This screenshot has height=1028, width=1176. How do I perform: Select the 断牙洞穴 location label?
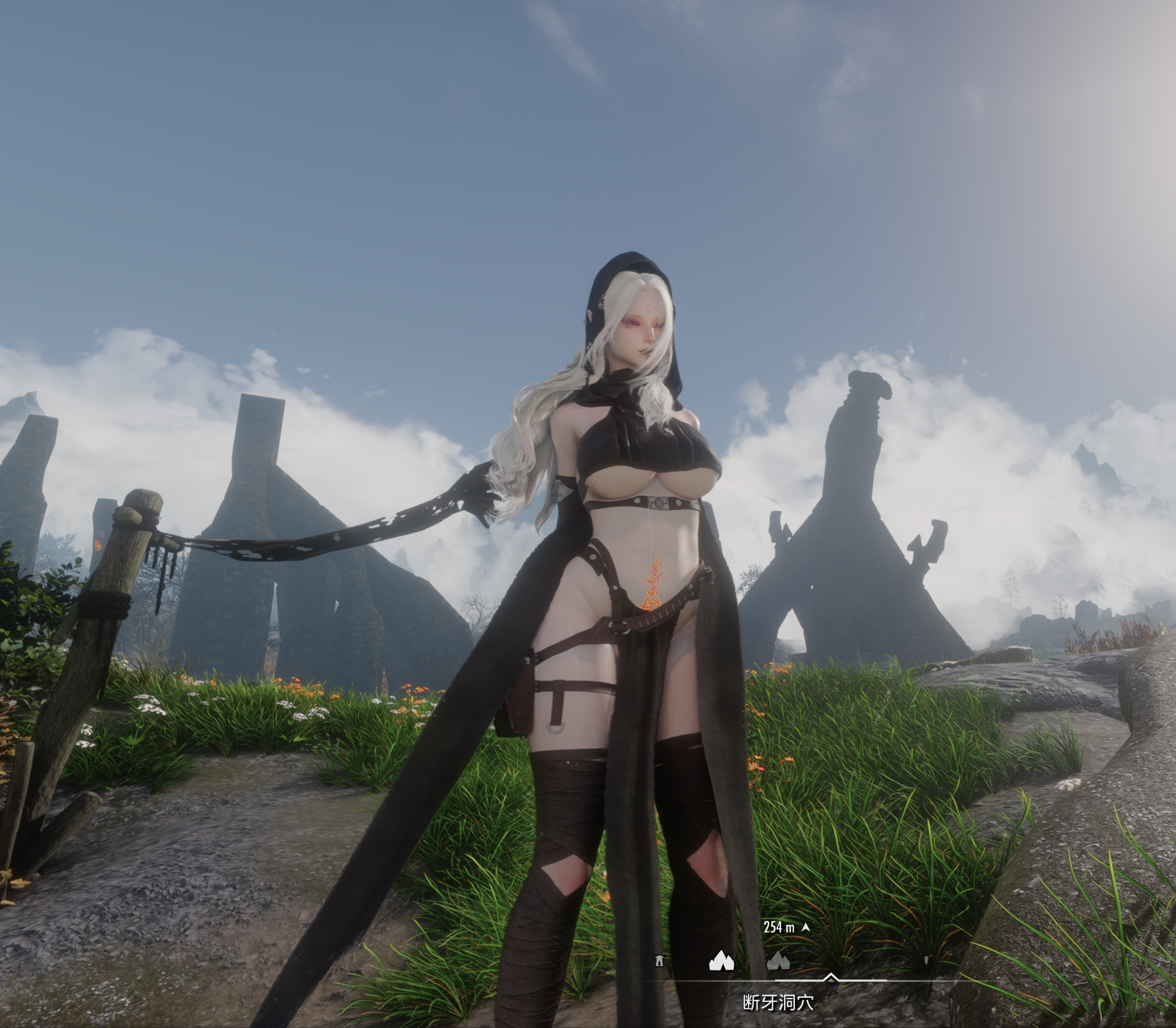point(778,1002)
